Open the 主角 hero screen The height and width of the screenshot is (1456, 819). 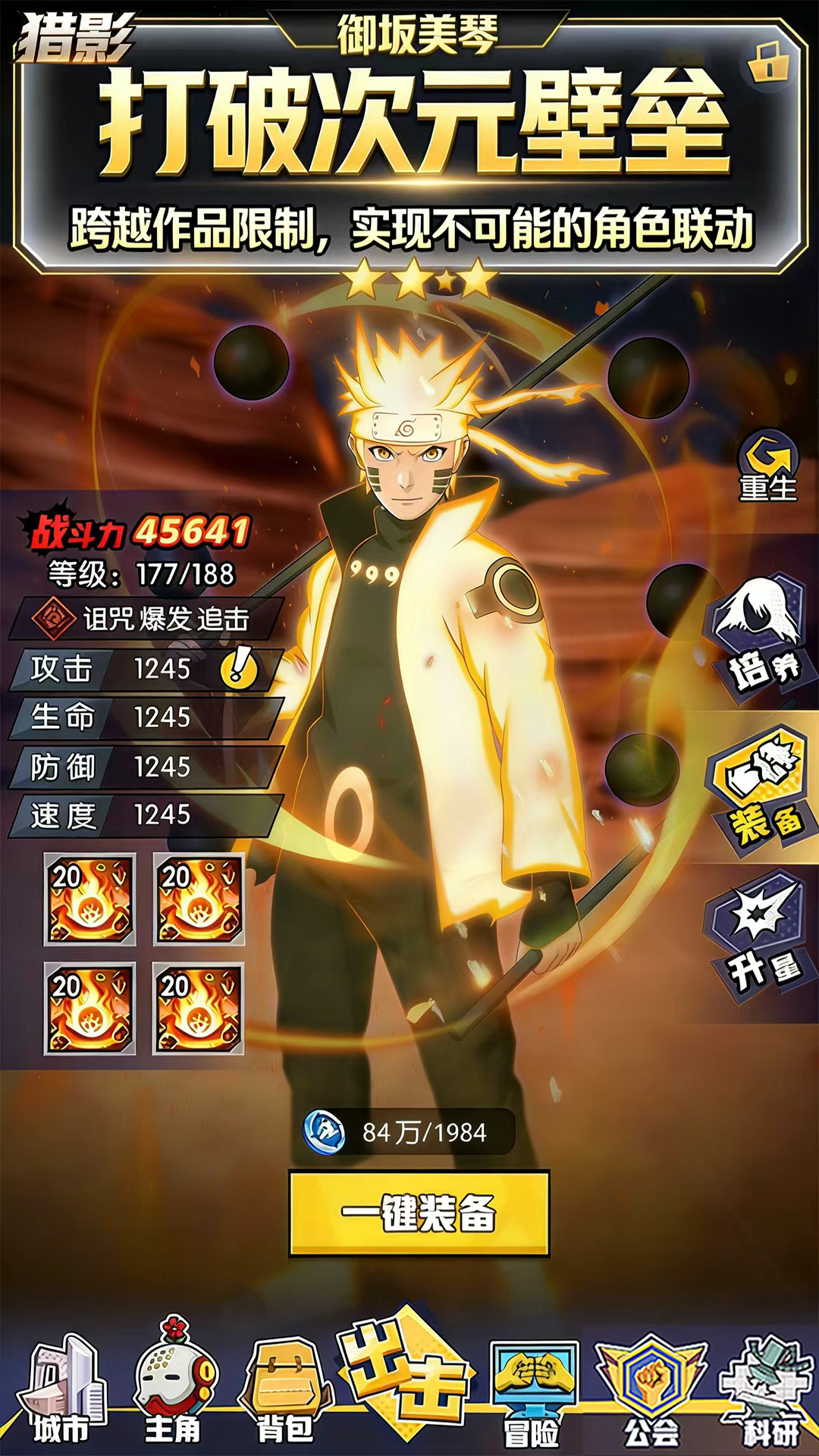click(x=174, y=1389)
